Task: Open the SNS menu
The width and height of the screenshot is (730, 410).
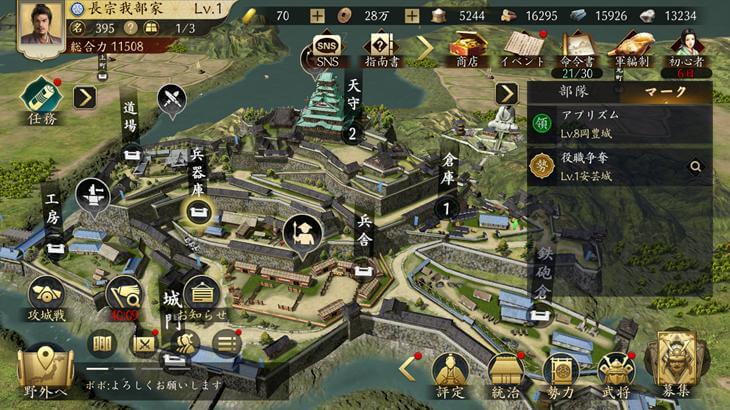Action: coord(326,48)
